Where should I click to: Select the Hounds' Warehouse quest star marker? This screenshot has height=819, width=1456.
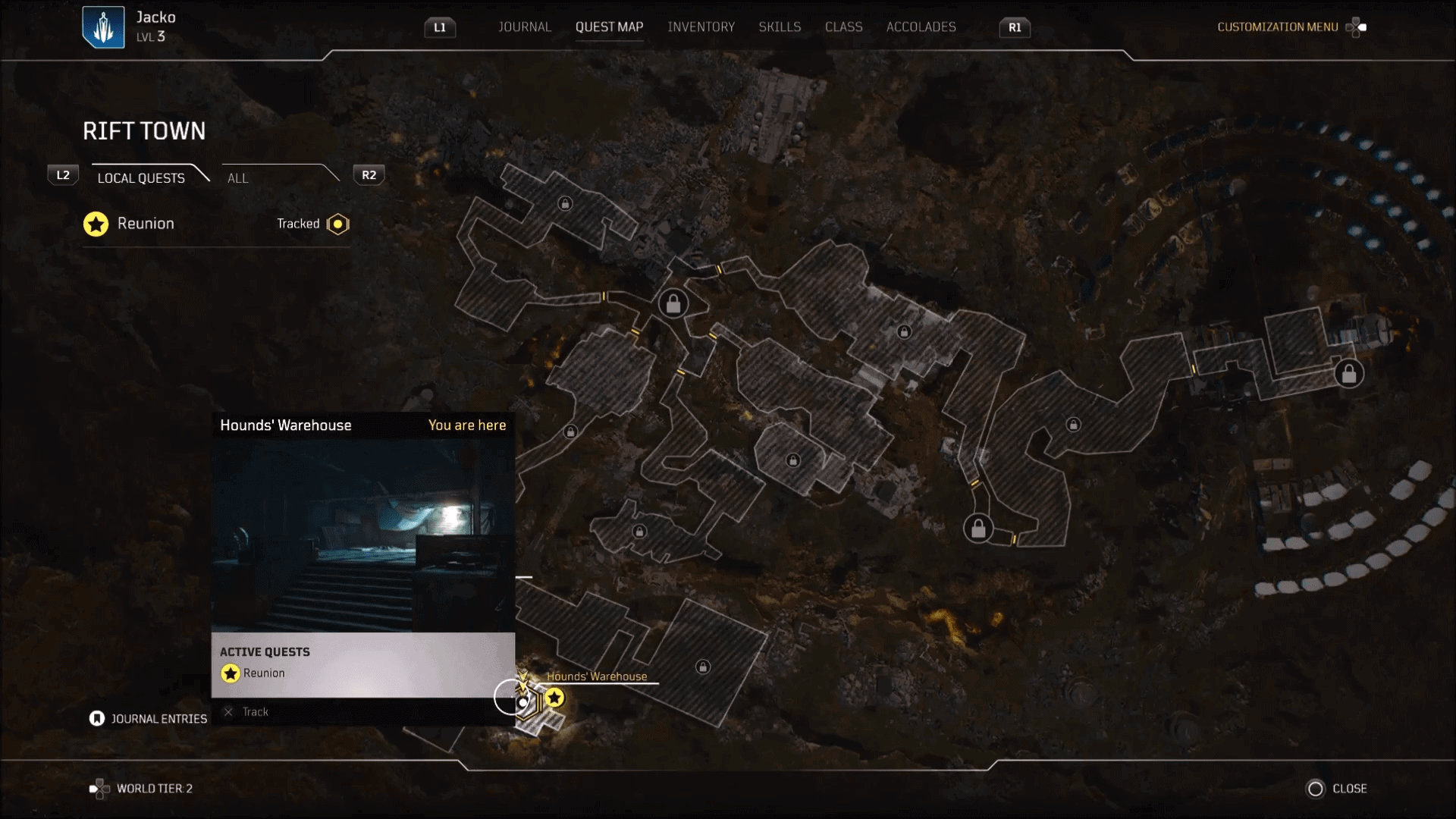[x=555, y=698]
